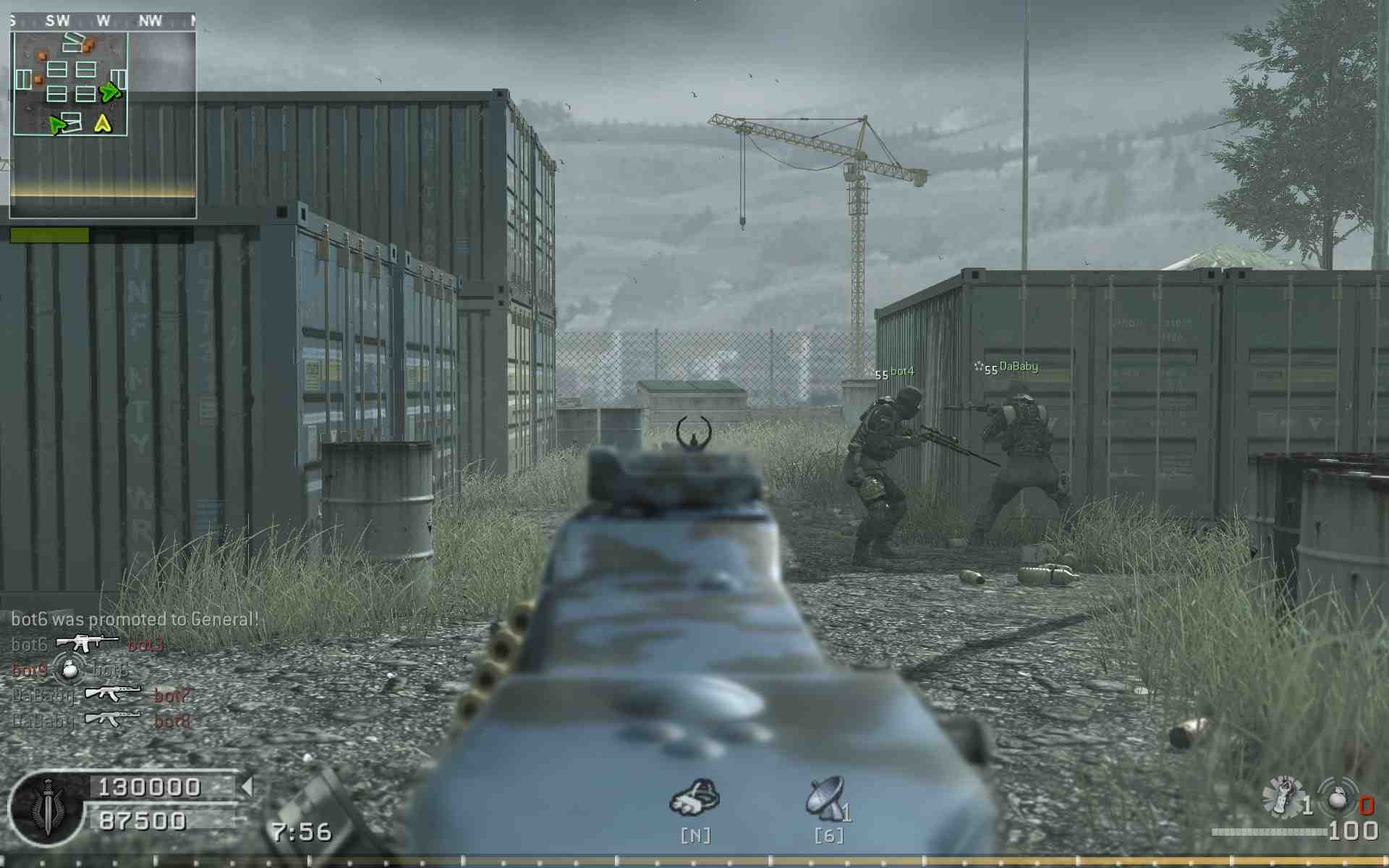This screenshot has width=1389, height=868.
Task: Activate the UAV radar dish icon
Action: (x=827, y=799)
